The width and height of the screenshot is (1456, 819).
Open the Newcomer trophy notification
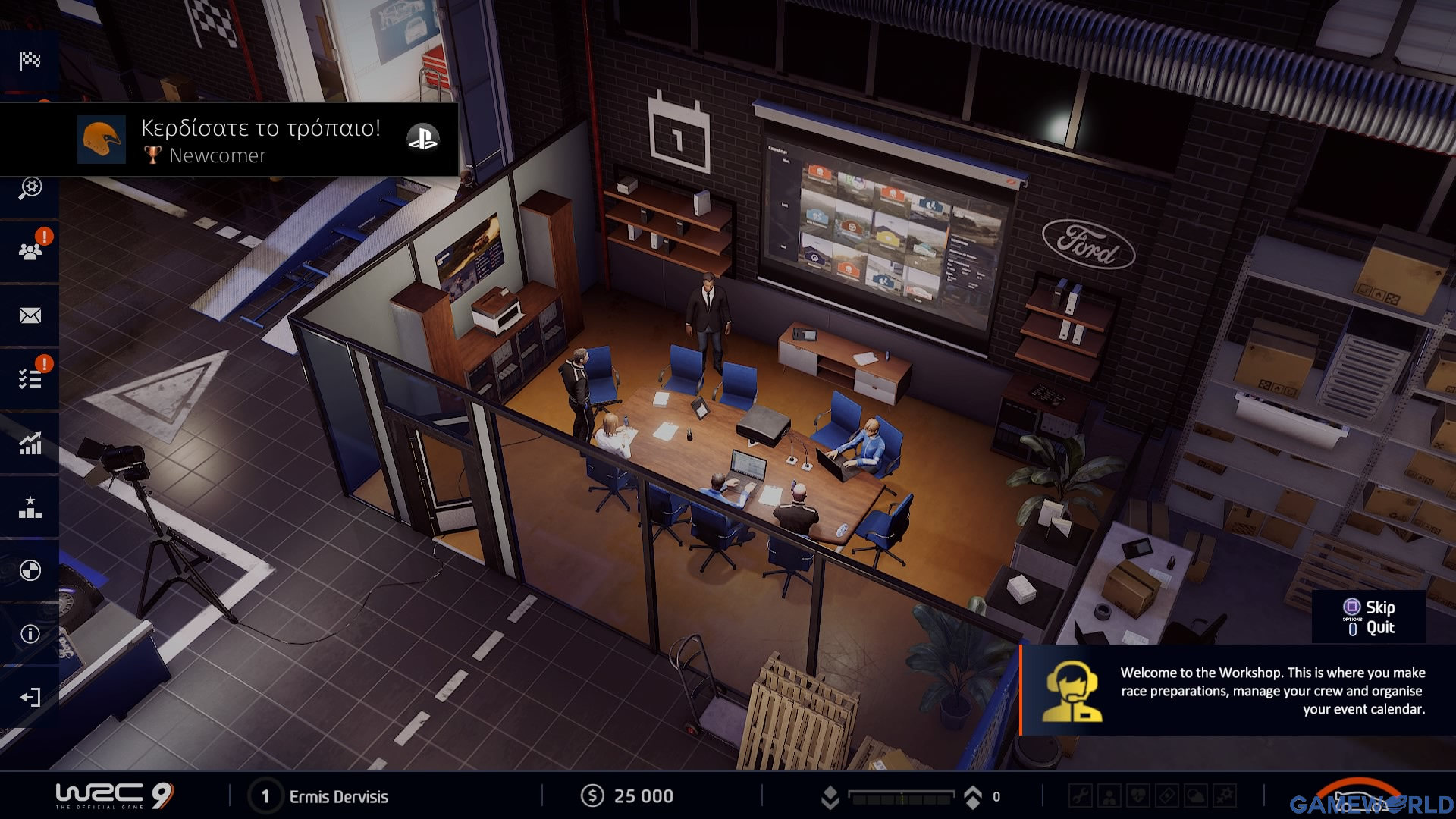pos(229,140)
